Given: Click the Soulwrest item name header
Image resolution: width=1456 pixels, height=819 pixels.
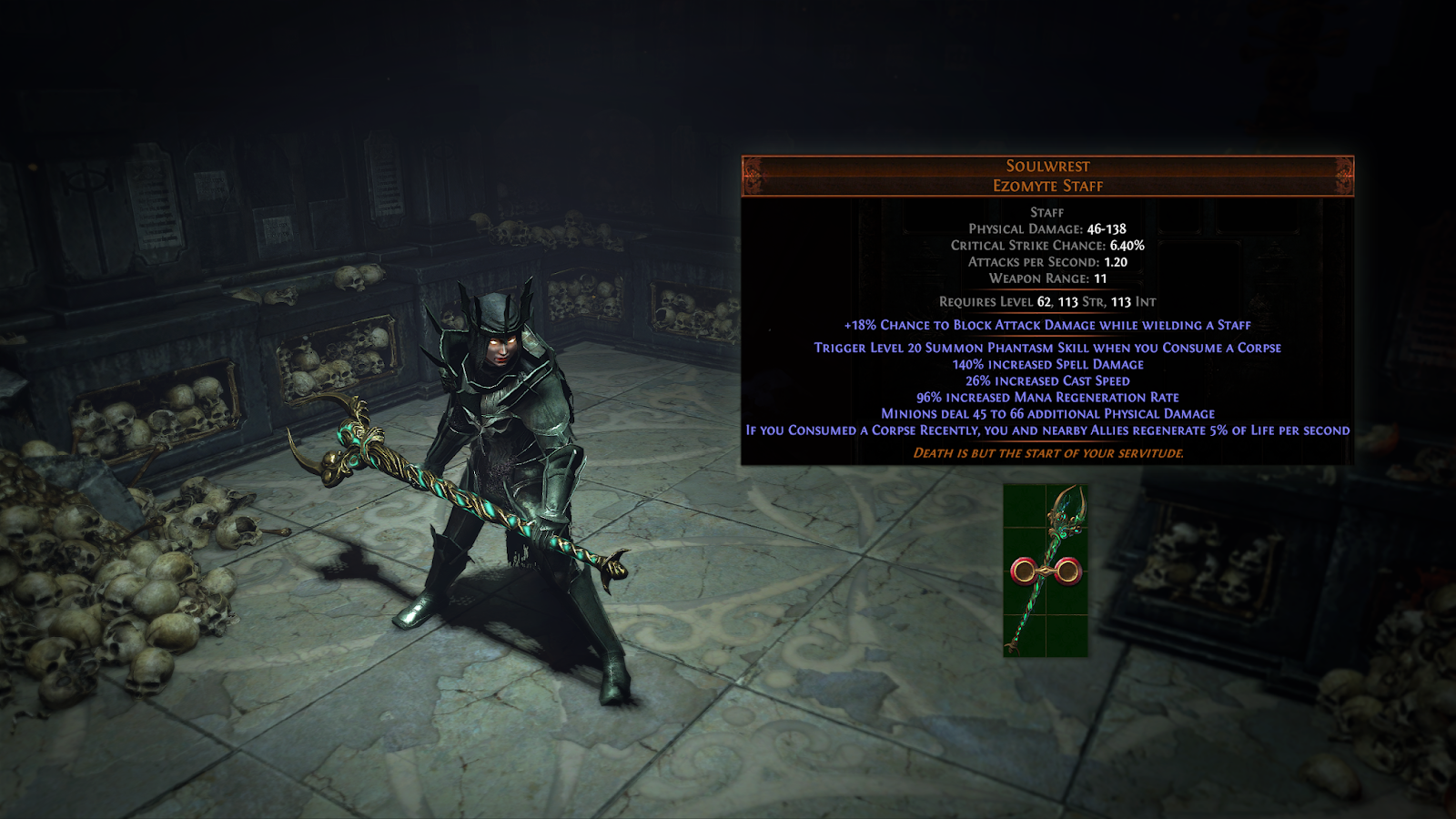Looking at the screenshot, I should pos(1047,166).
